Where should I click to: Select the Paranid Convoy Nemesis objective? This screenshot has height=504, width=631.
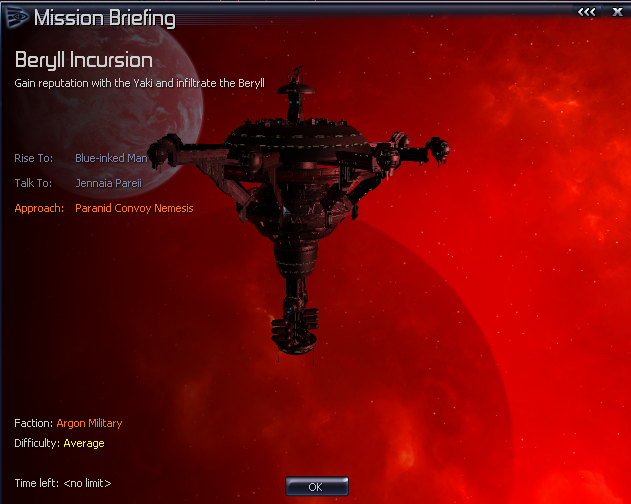coord(134,208)
